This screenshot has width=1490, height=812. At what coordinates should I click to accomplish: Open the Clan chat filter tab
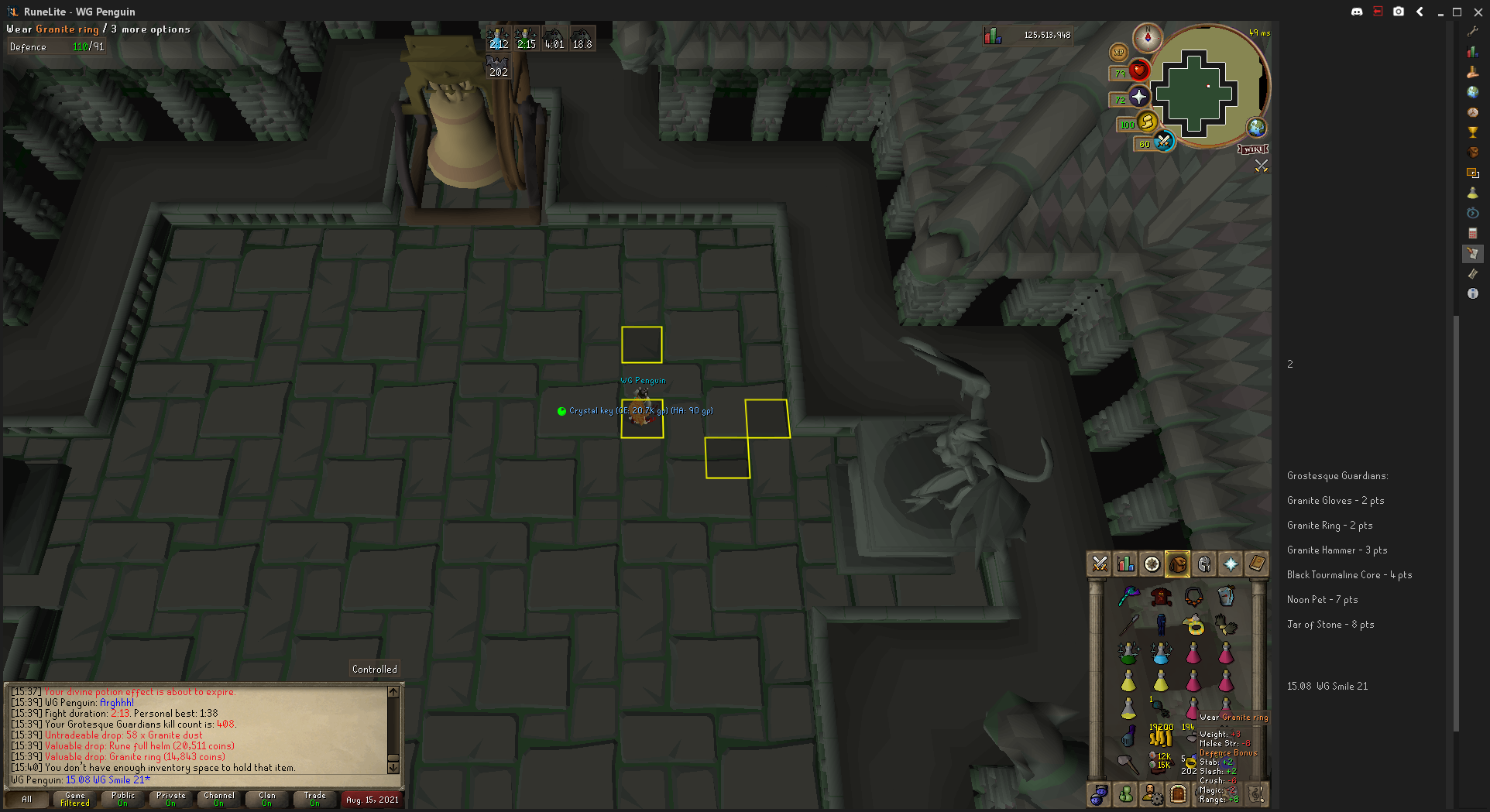pos(267,799)
